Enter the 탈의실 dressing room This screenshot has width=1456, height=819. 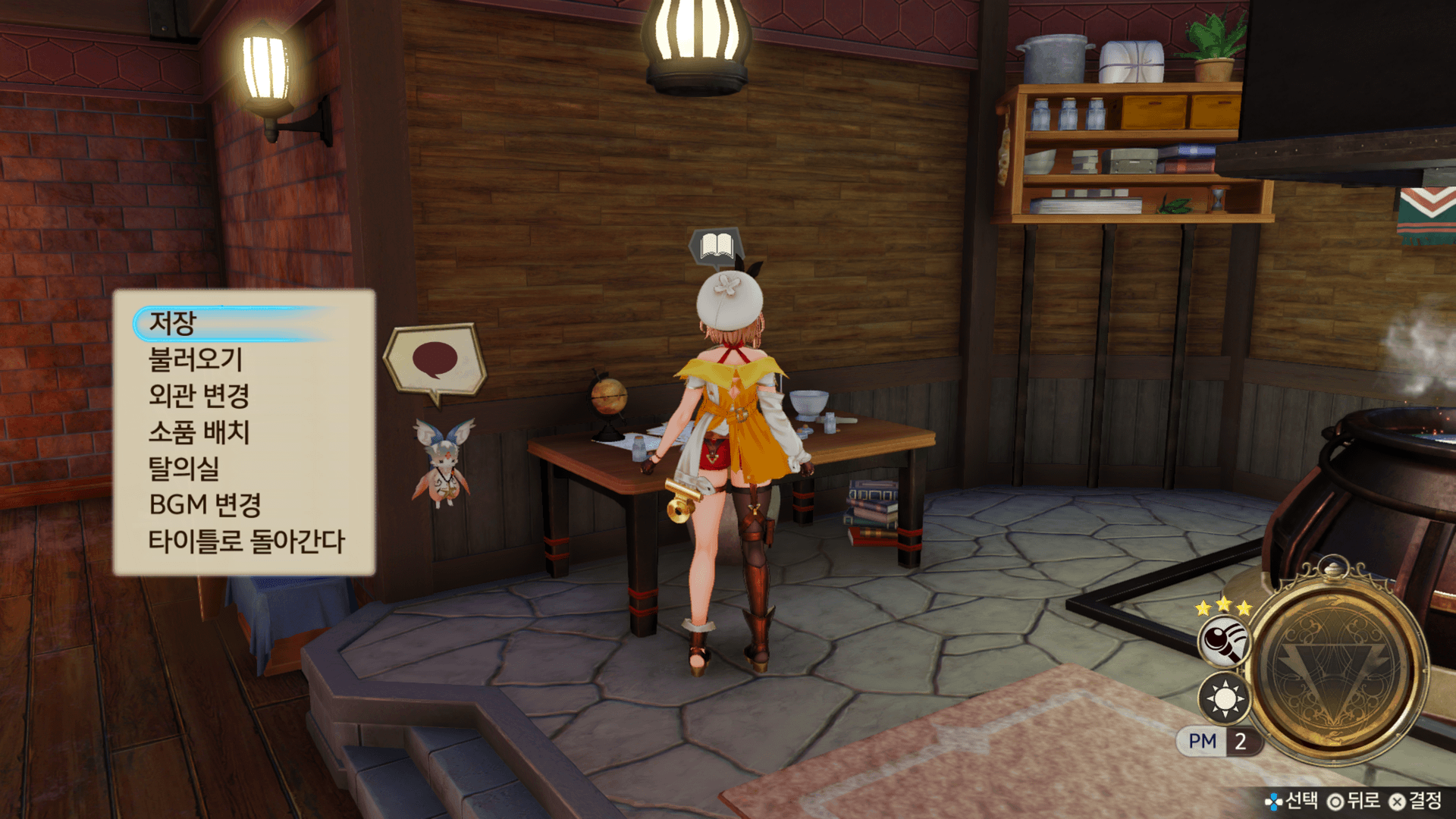click(x=184, y=469)
